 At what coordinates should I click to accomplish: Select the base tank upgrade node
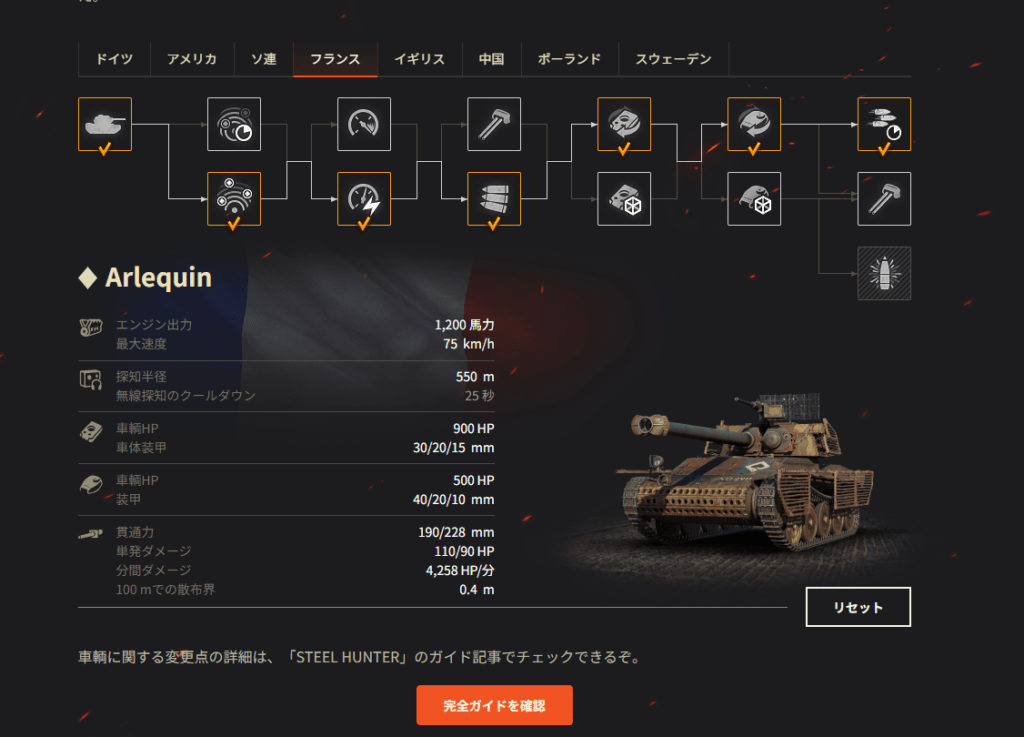105,124
